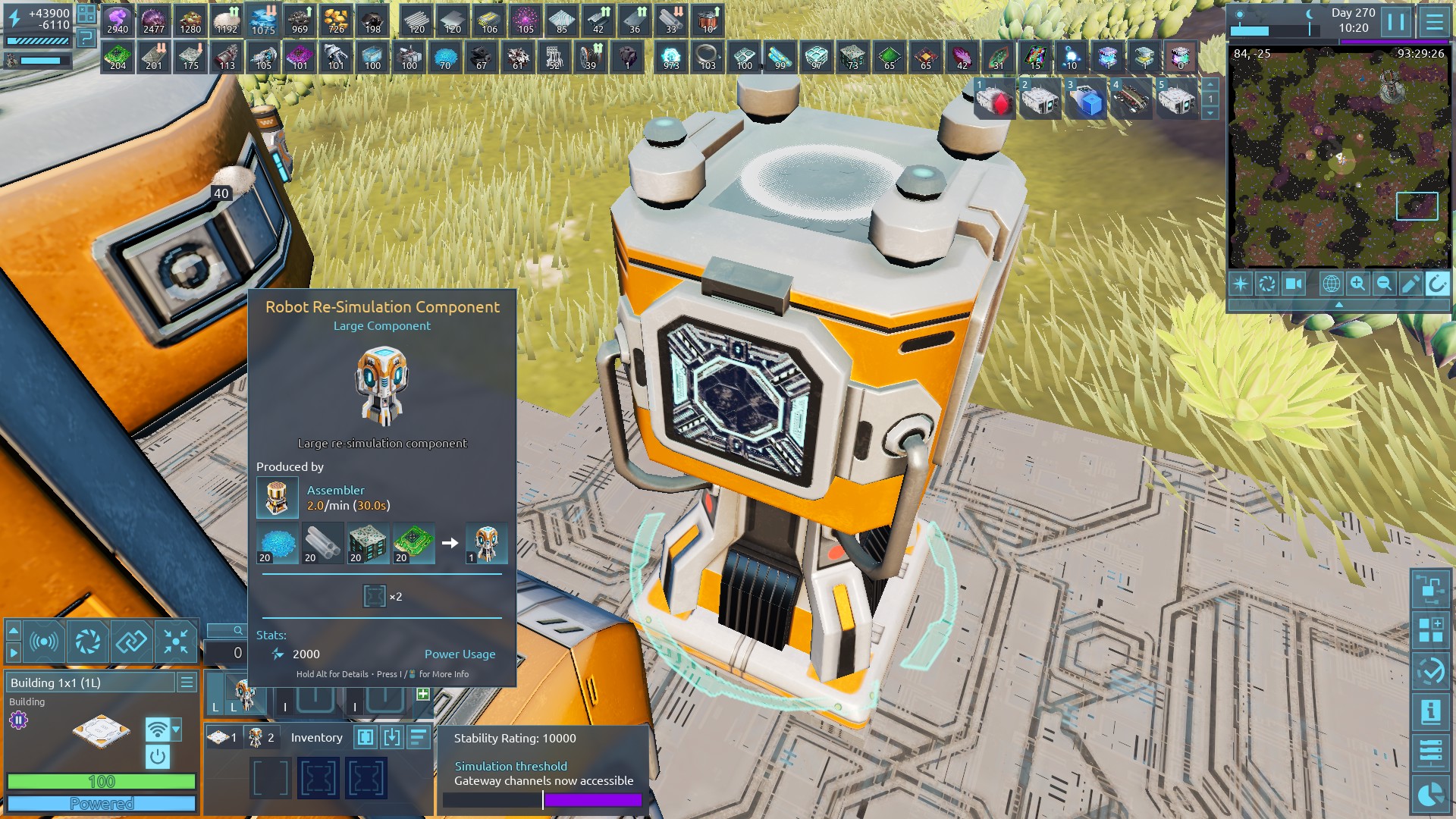Open the building's wireless signal dropdown
This screenshot has width=1456, height=819.
click(x=176, y=730)
